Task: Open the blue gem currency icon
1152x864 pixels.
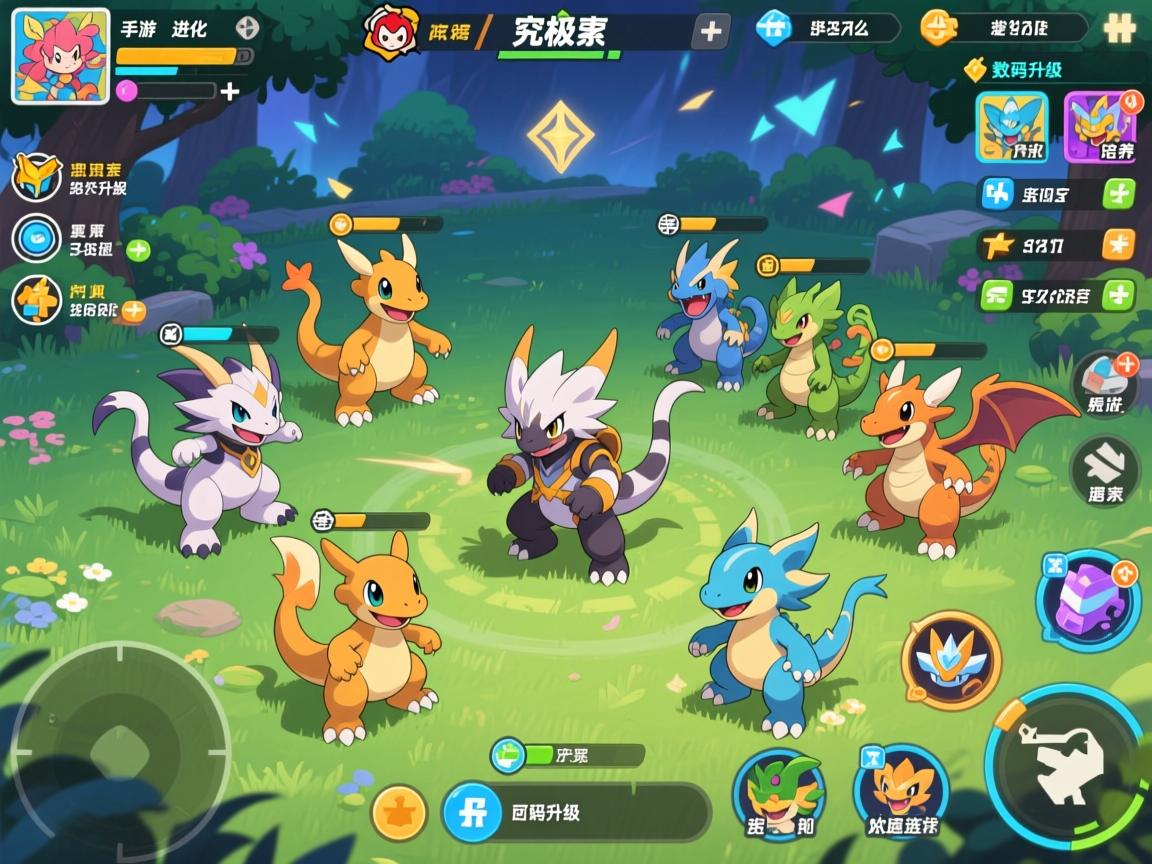Action: coord(773,28)
